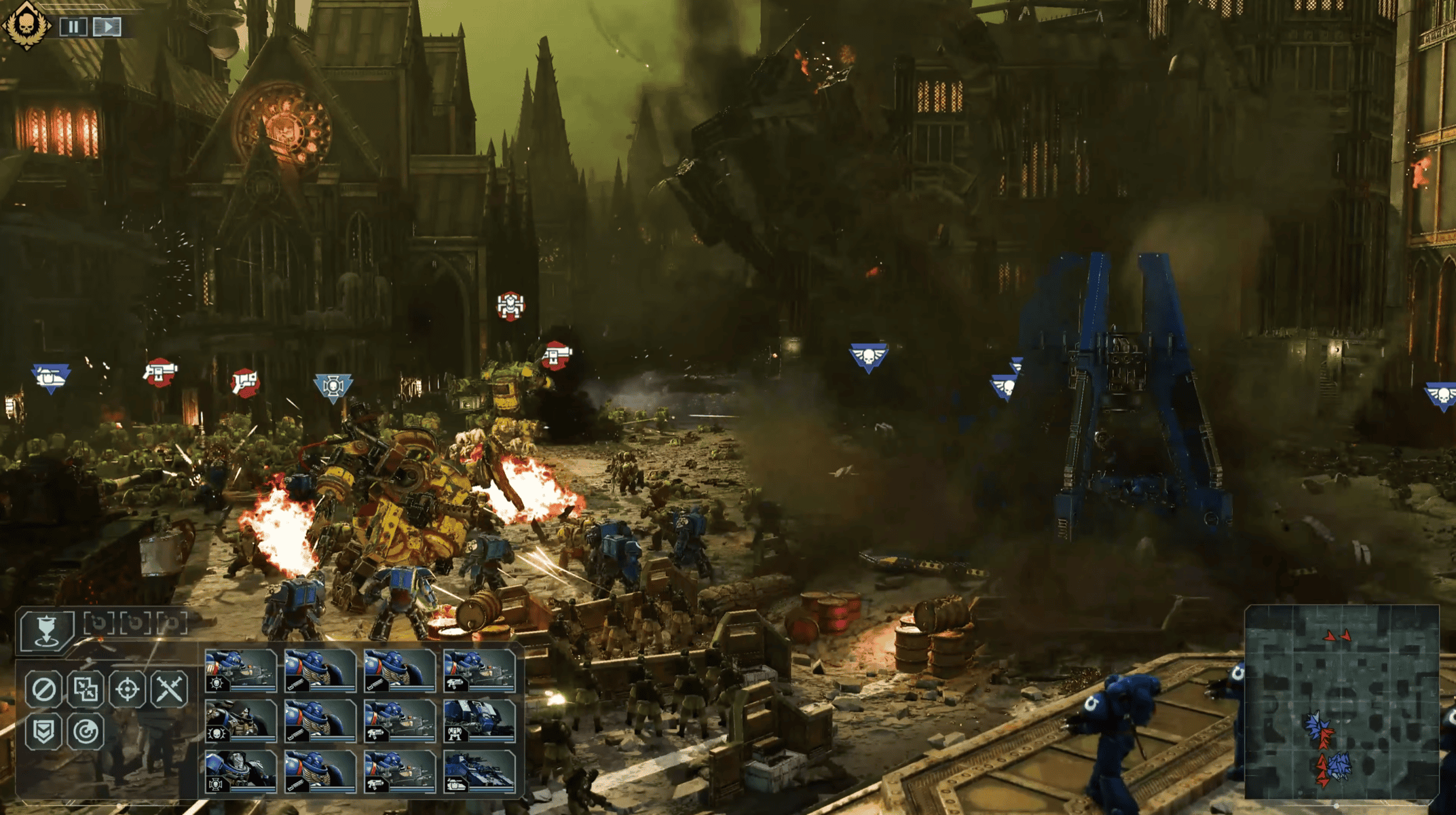Toggle the shield chevron defensive stance

click(44, 731)
